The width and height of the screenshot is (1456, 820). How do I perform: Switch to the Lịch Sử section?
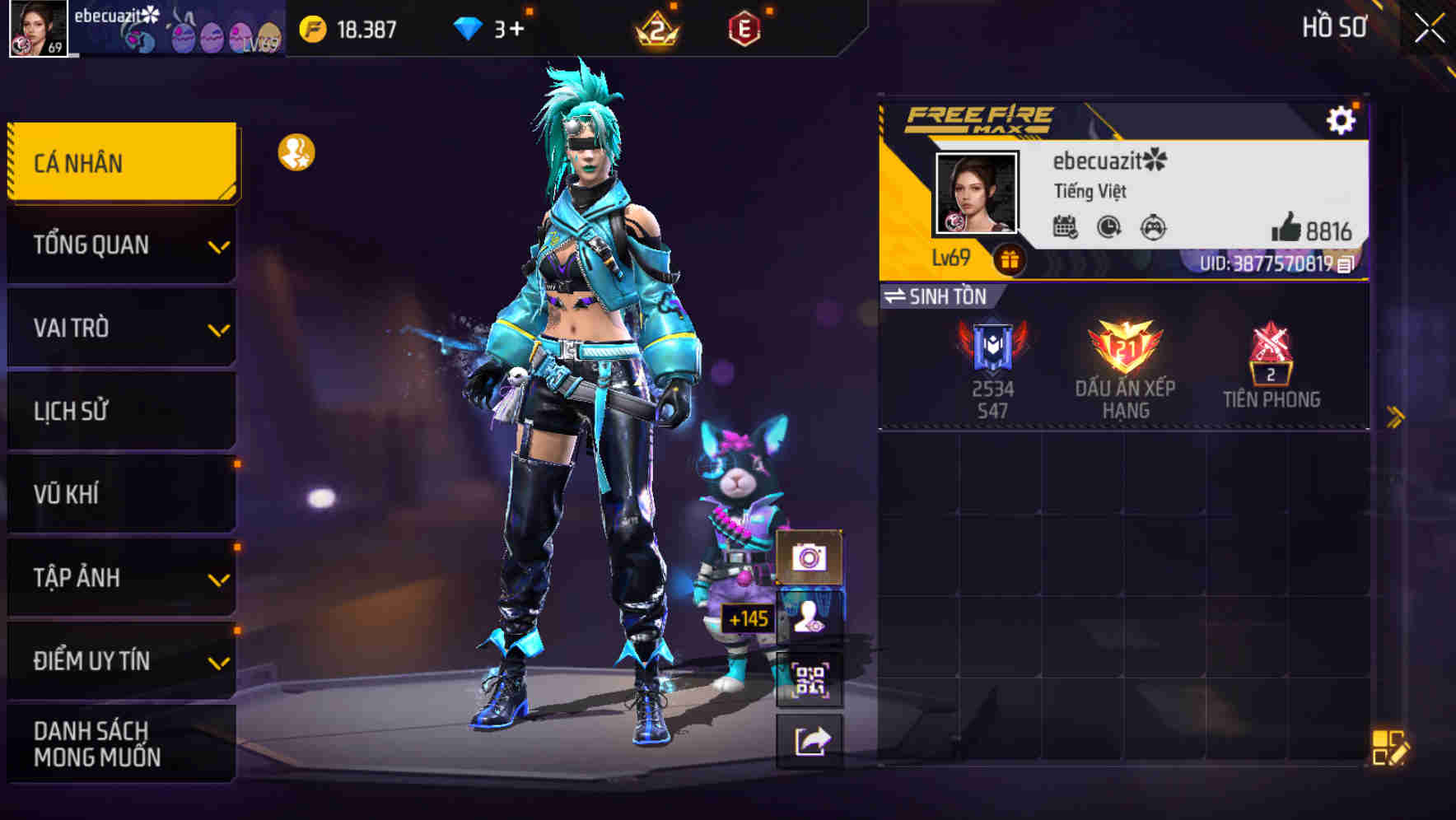(120, 410)
